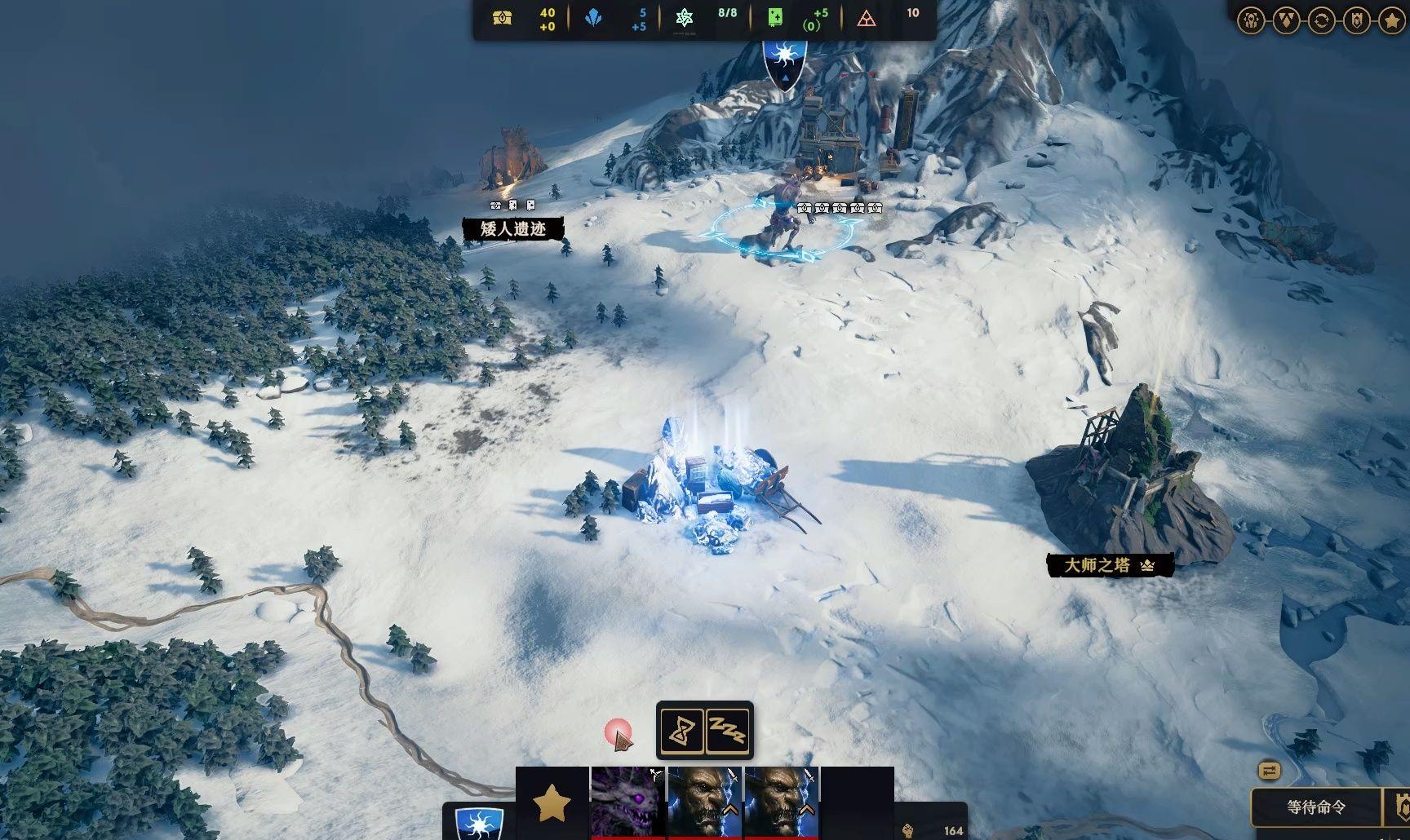Select the hero slot with gold star
Image resolution: width=1410 pixels, height=840 pixels.
coord(552,802)
